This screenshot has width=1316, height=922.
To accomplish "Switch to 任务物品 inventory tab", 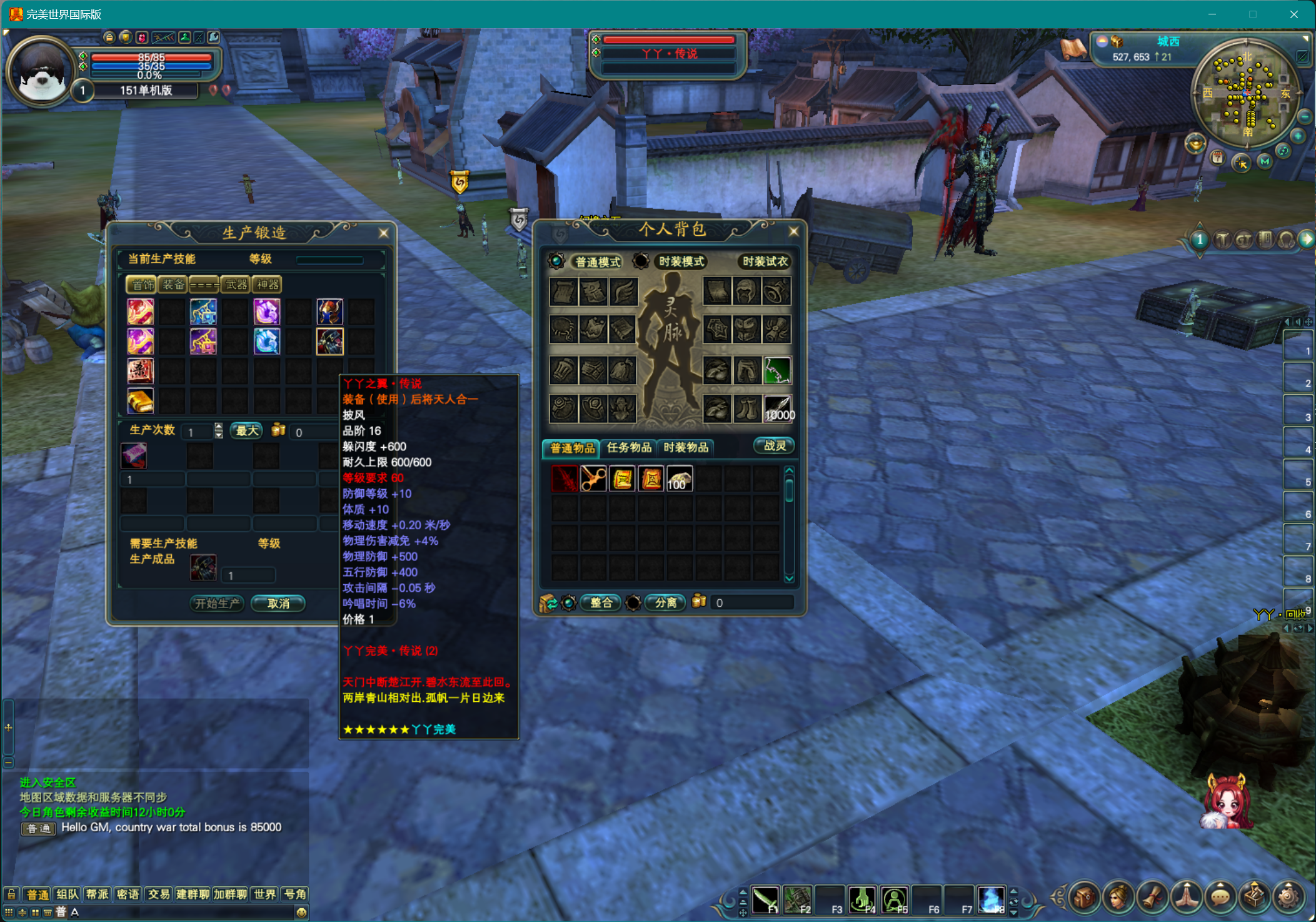I will click(x=628, y=448).
